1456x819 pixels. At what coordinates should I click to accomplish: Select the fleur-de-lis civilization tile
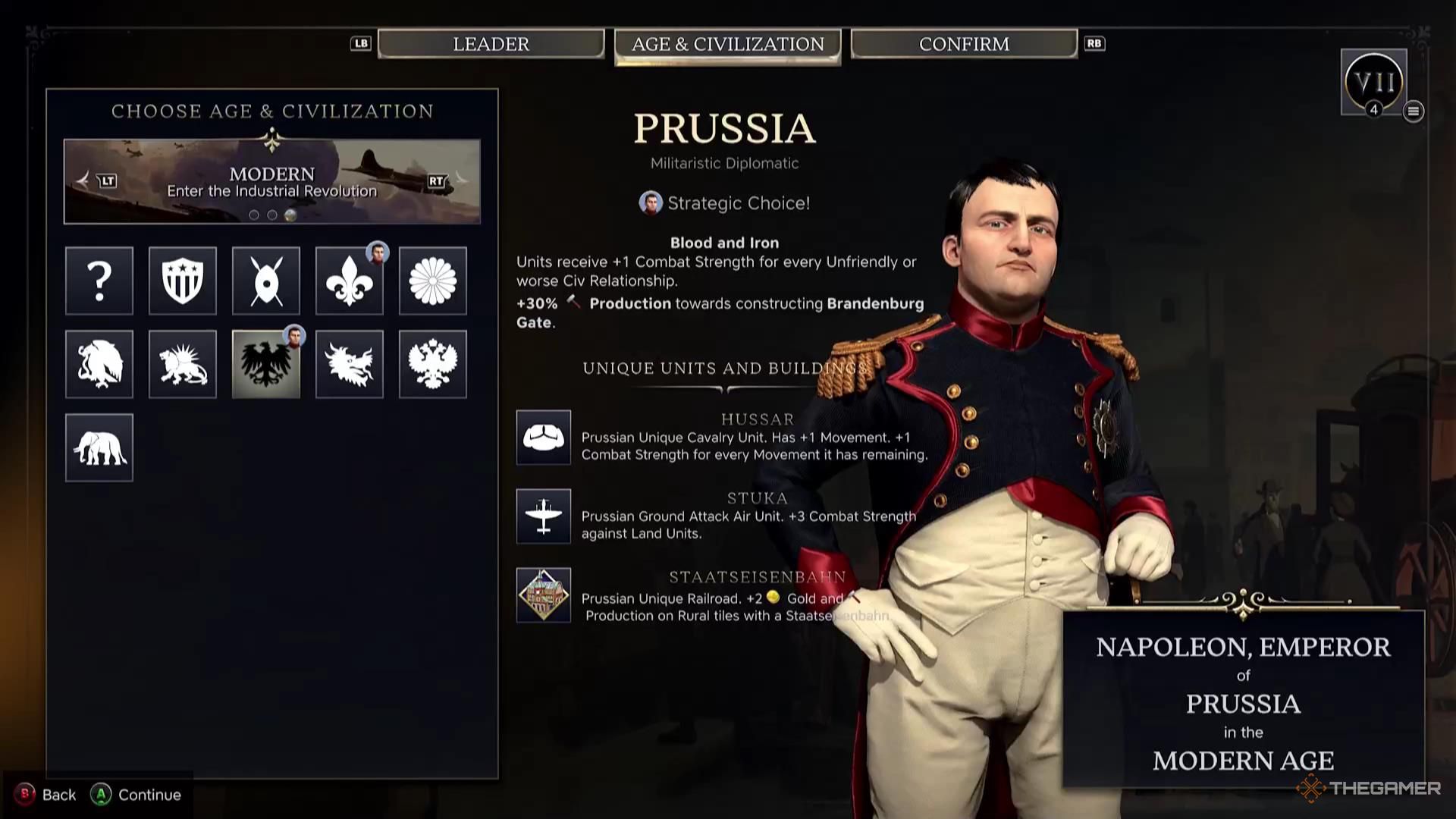(x=350, y=281)
